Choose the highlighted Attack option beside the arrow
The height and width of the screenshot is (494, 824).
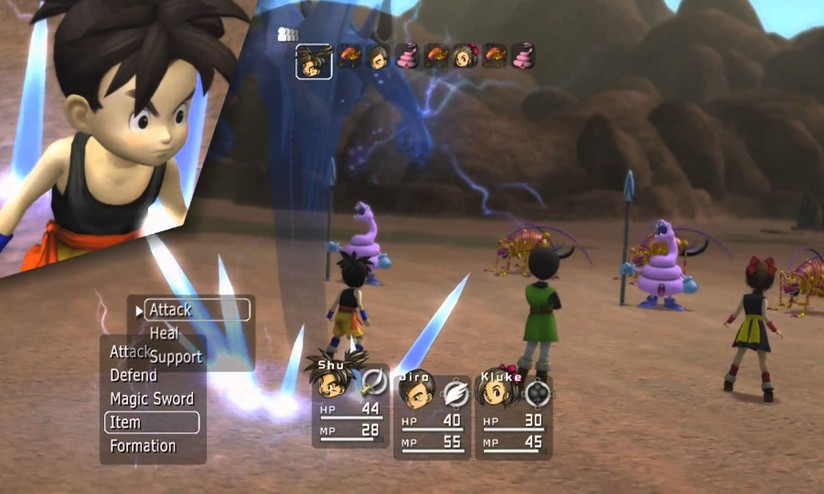click(x=196, y=310)
